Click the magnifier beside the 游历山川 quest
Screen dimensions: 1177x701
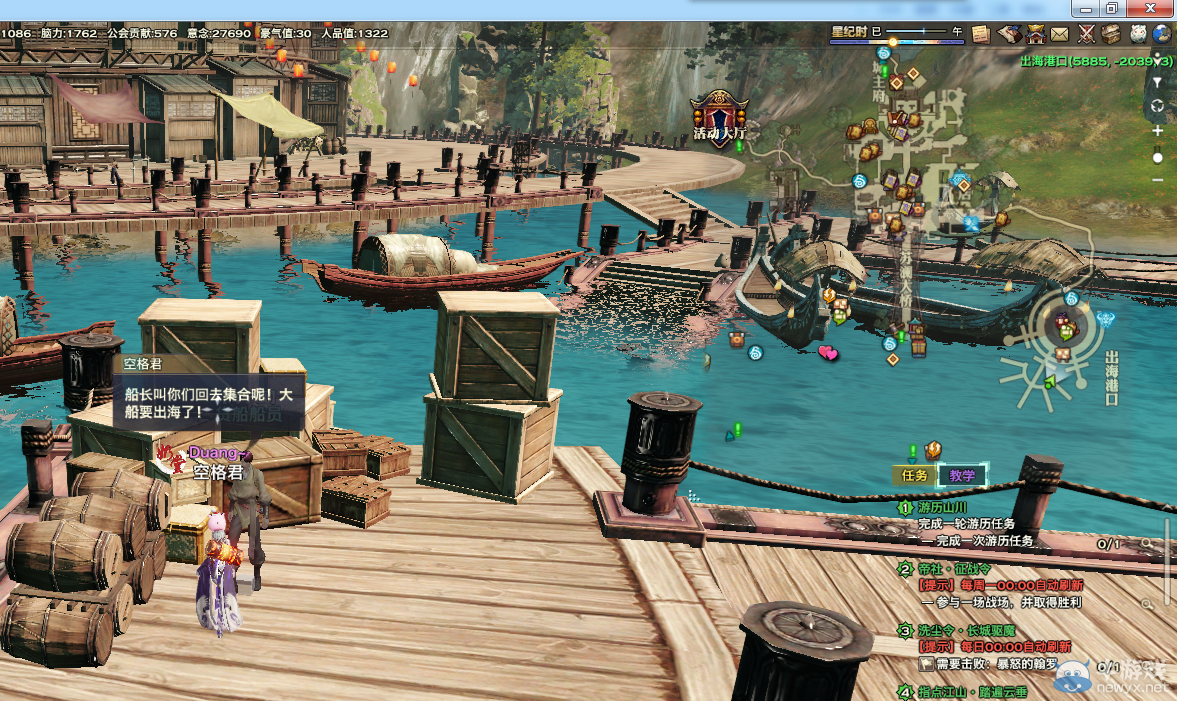click(x=1146, y=544)
